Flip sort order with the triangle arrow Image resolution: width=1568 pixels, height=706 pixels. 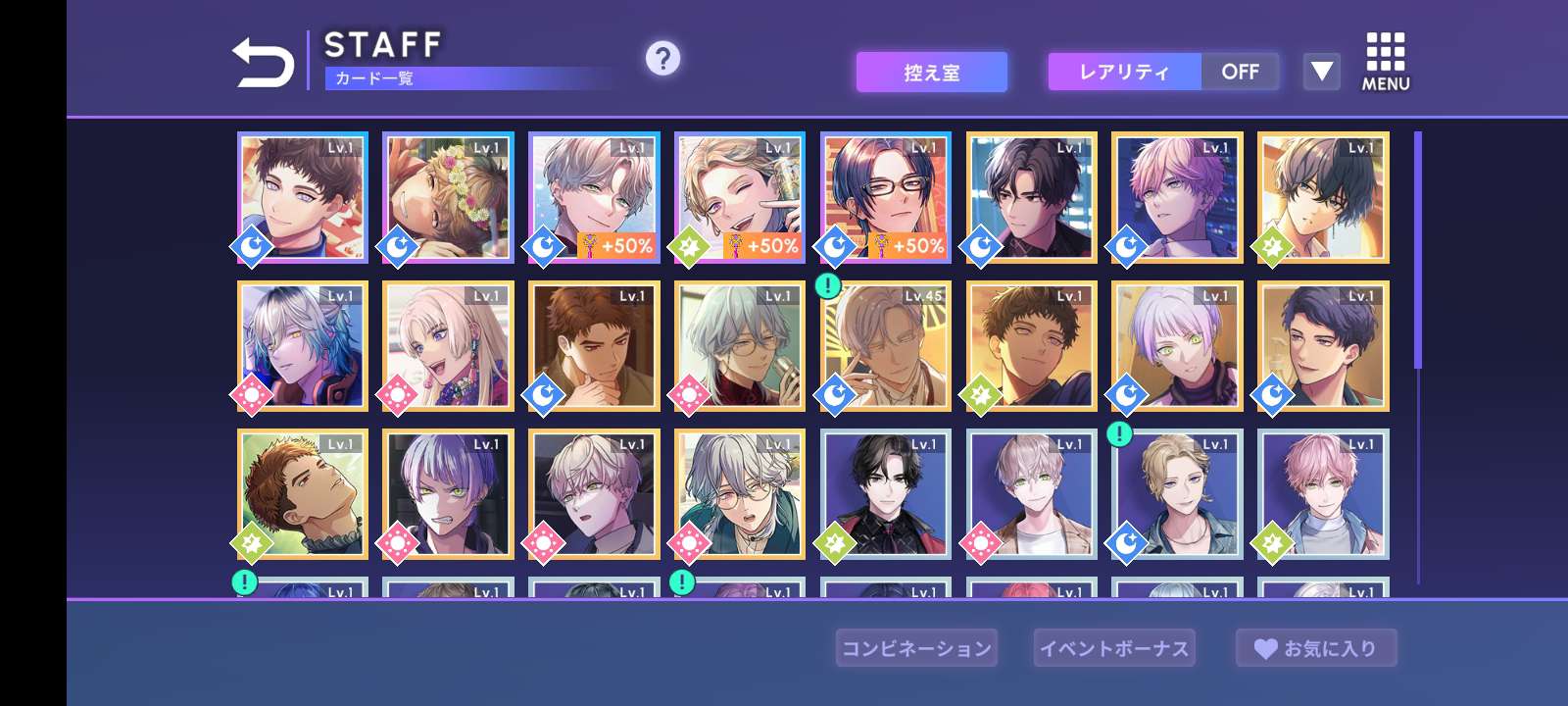pos(1321,72)
